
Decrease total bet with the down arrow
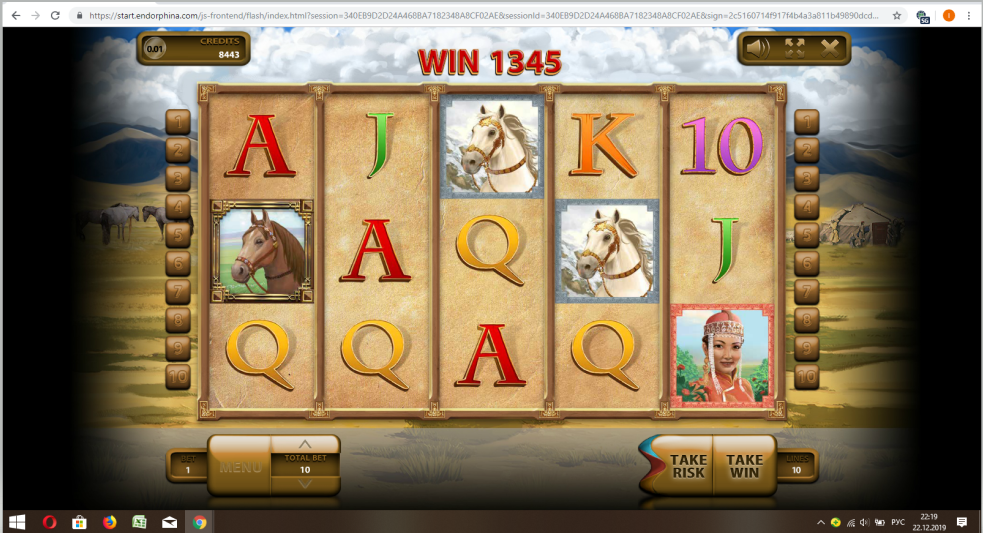tap(305, 484)
